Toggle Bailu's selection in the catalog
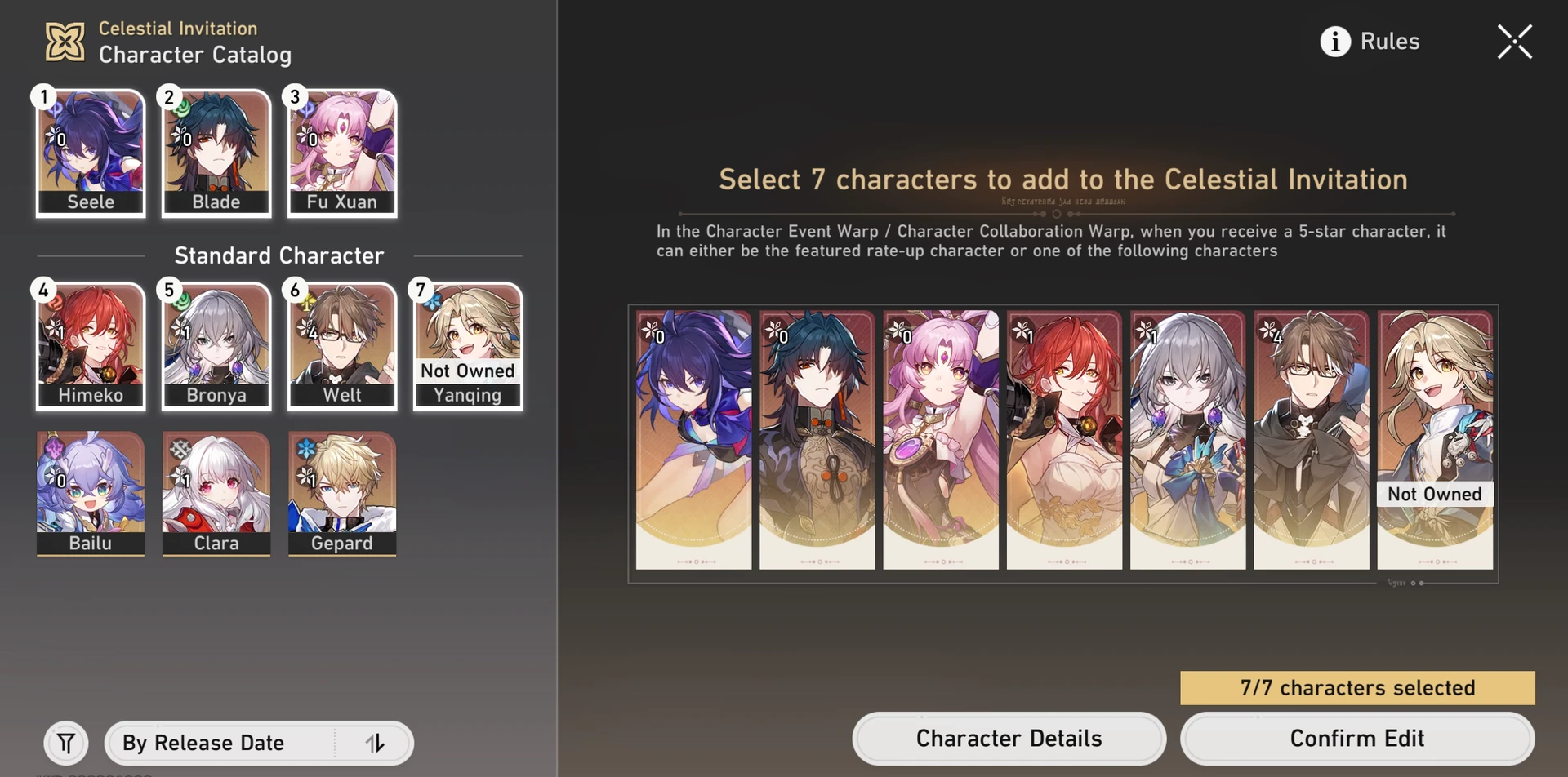The width and height of the screenshot is (1568, 777). coord(90,494)
